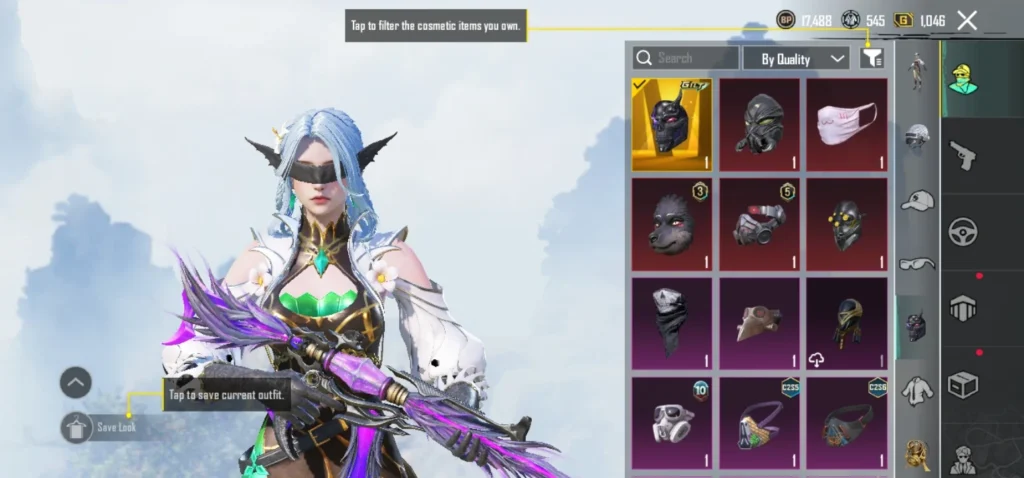Open the steering wheel vehicle section

[963, 231]
